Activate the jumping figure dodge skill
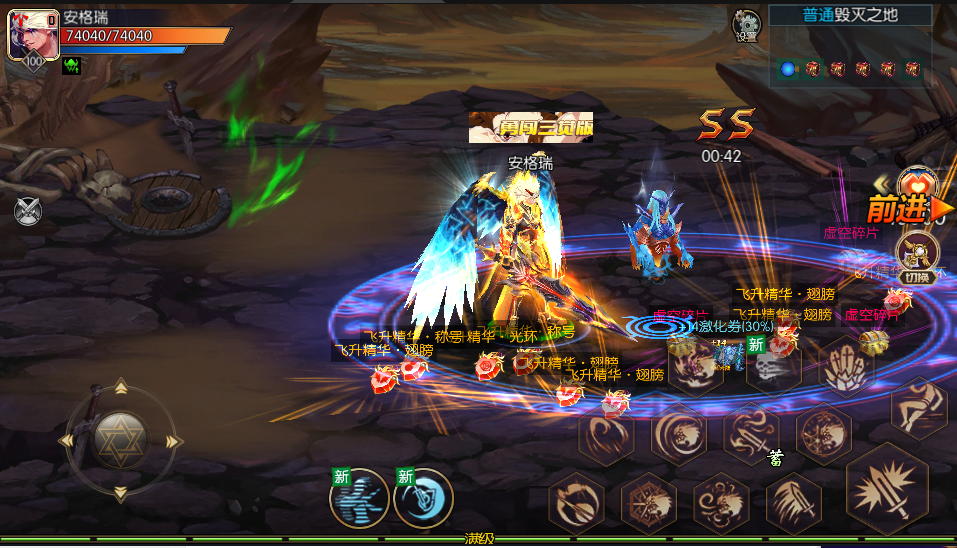 click(920, 407)
